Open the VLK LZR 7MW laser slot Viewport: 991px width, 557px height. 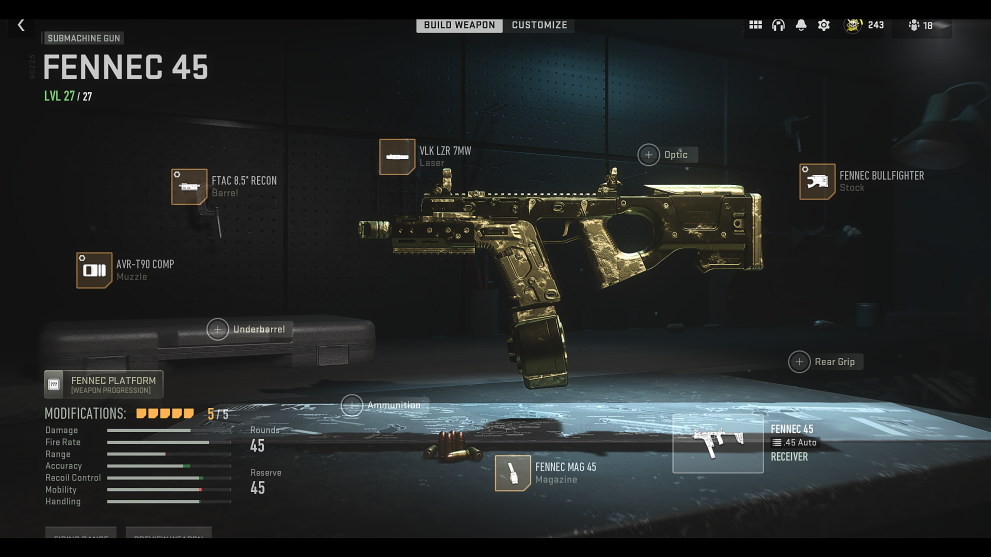[x=397, y=157]
